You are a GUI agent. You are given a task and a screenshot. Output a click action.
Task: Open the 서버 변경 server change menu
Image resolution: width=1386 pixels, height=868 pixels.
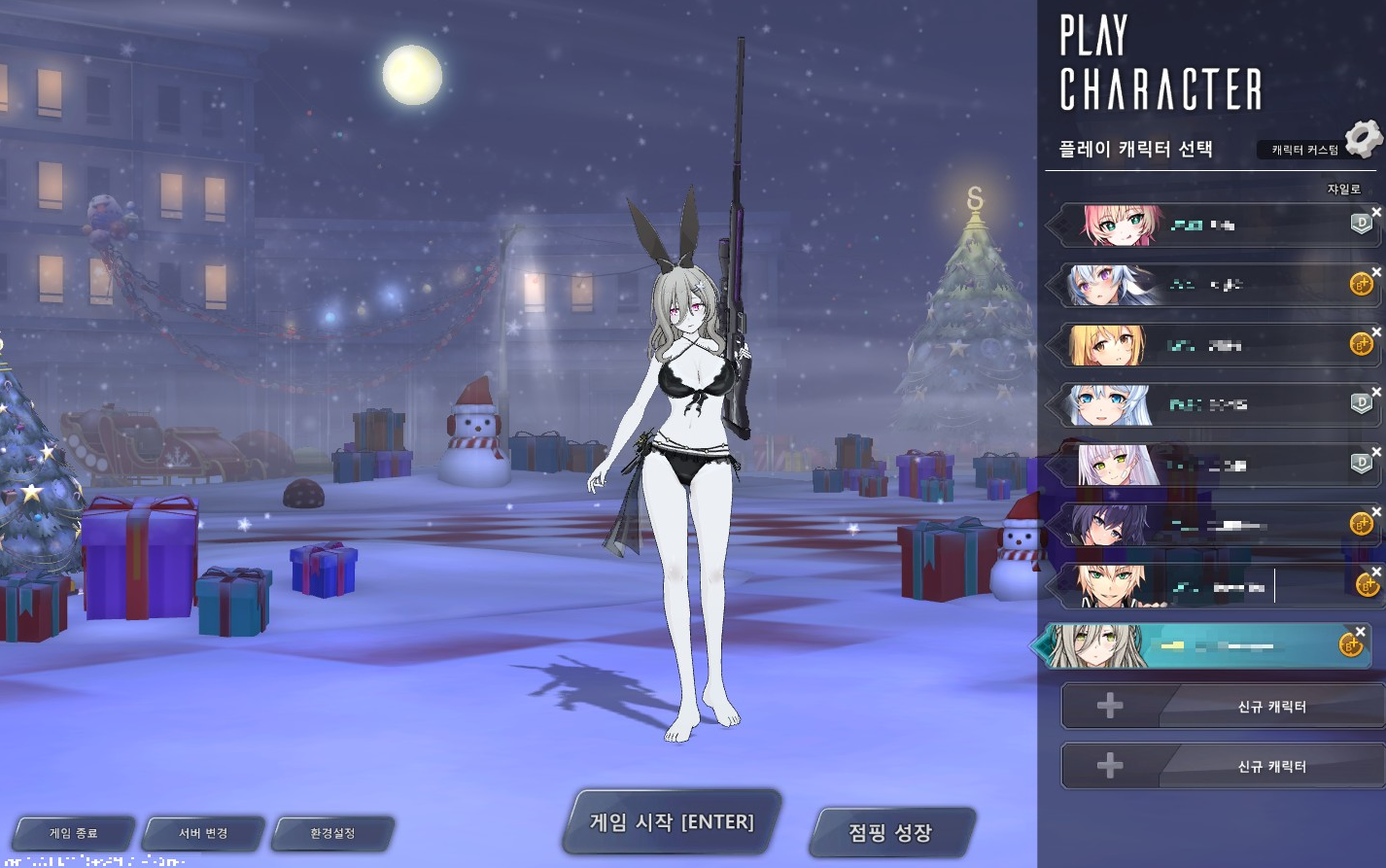[x=203, y=834]
